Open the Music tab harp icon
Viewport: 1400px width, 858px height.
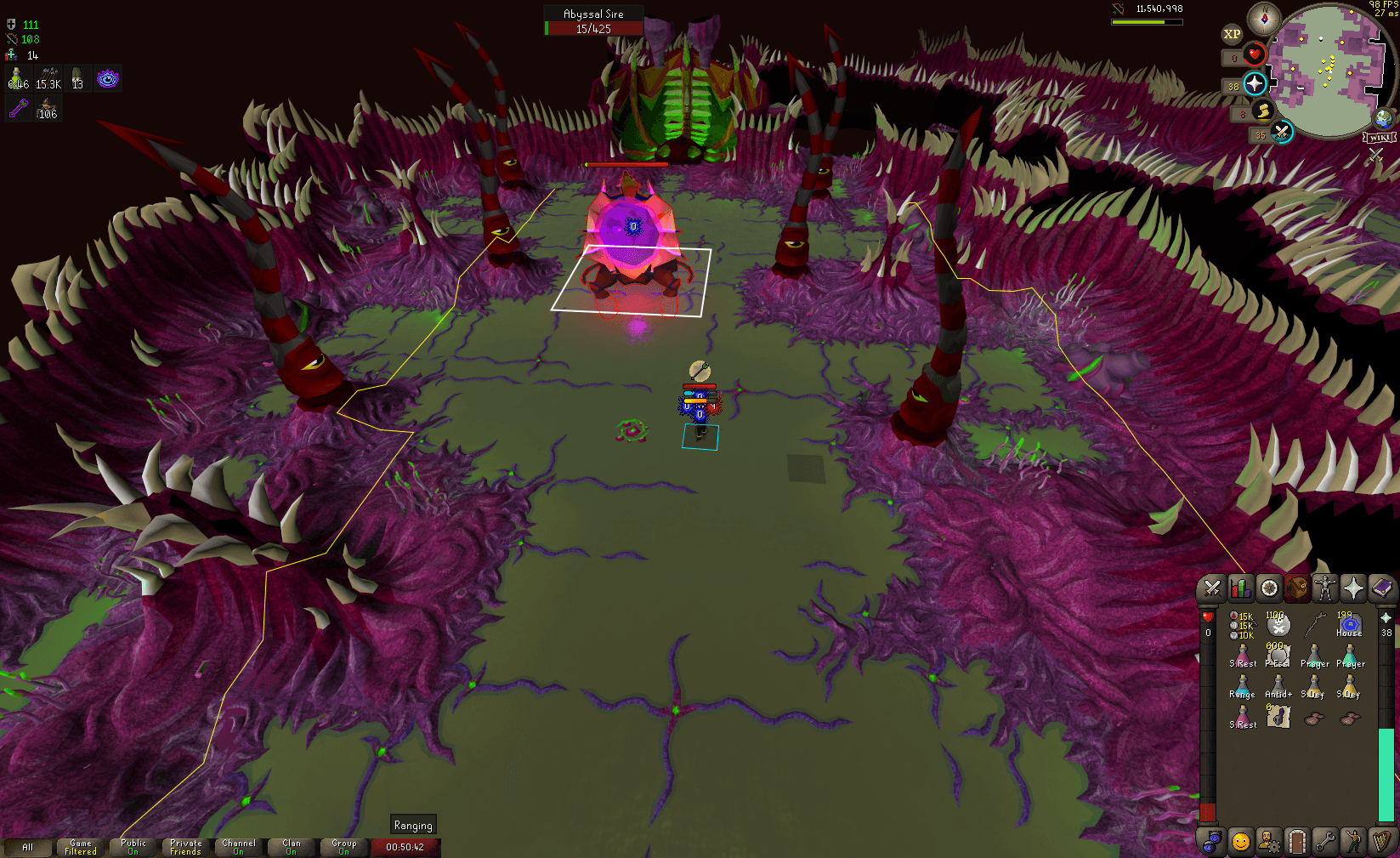click(x=1383, y=840)
